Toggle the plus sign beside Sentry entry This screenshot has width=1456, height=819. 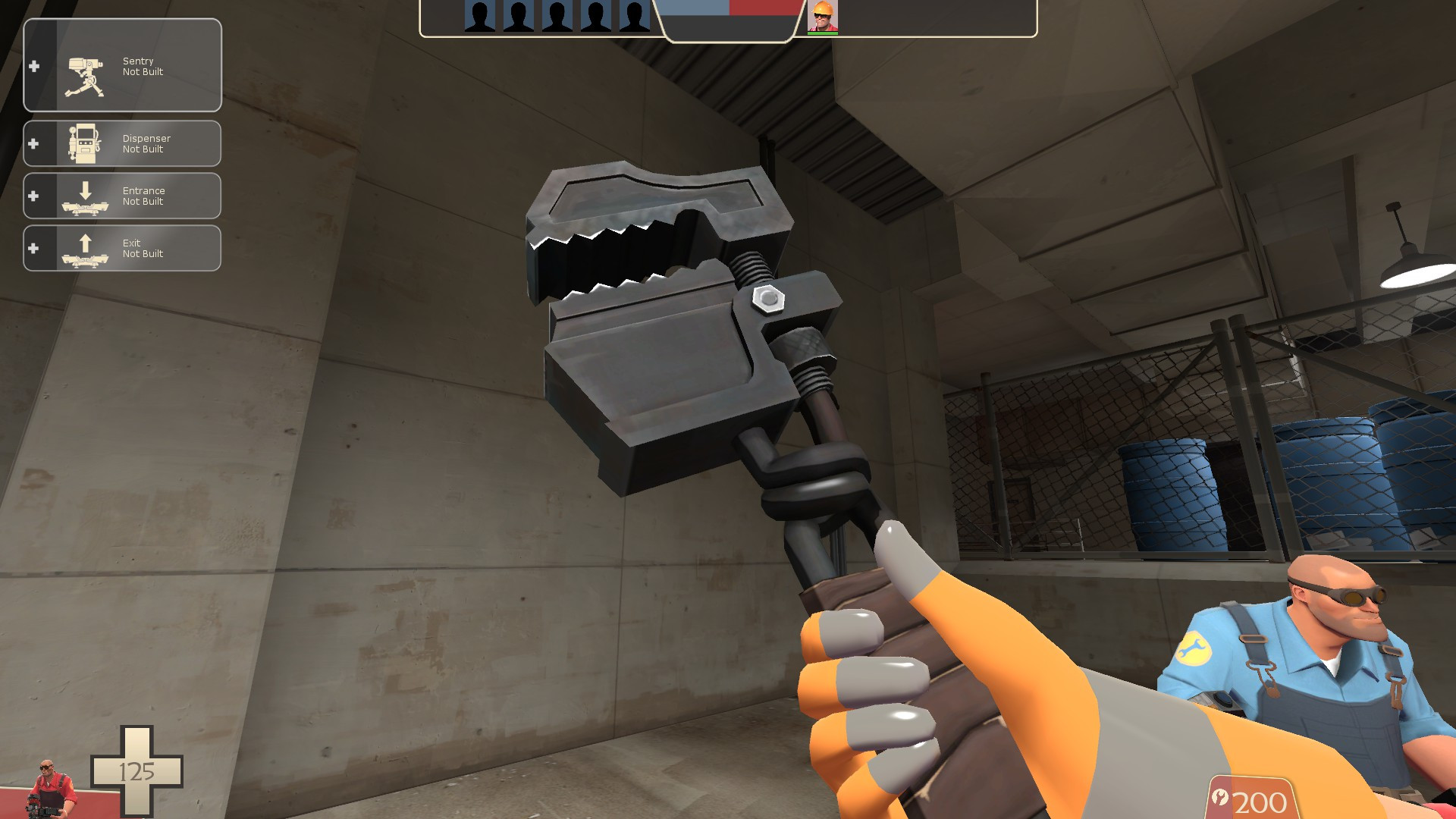tap(33, 67)
